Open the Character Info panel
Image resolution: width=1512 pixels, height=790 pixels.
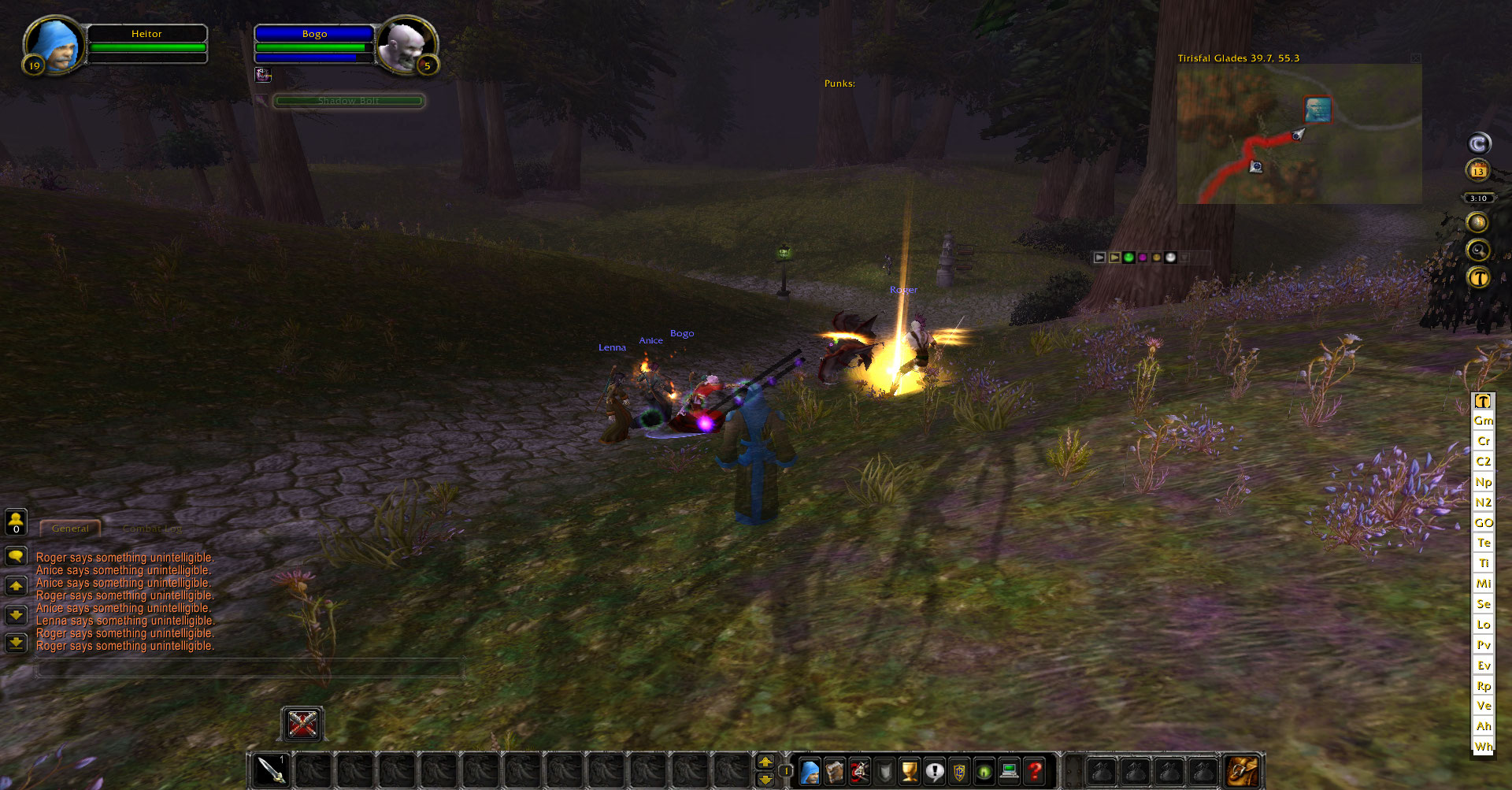[x=809, y=771]
